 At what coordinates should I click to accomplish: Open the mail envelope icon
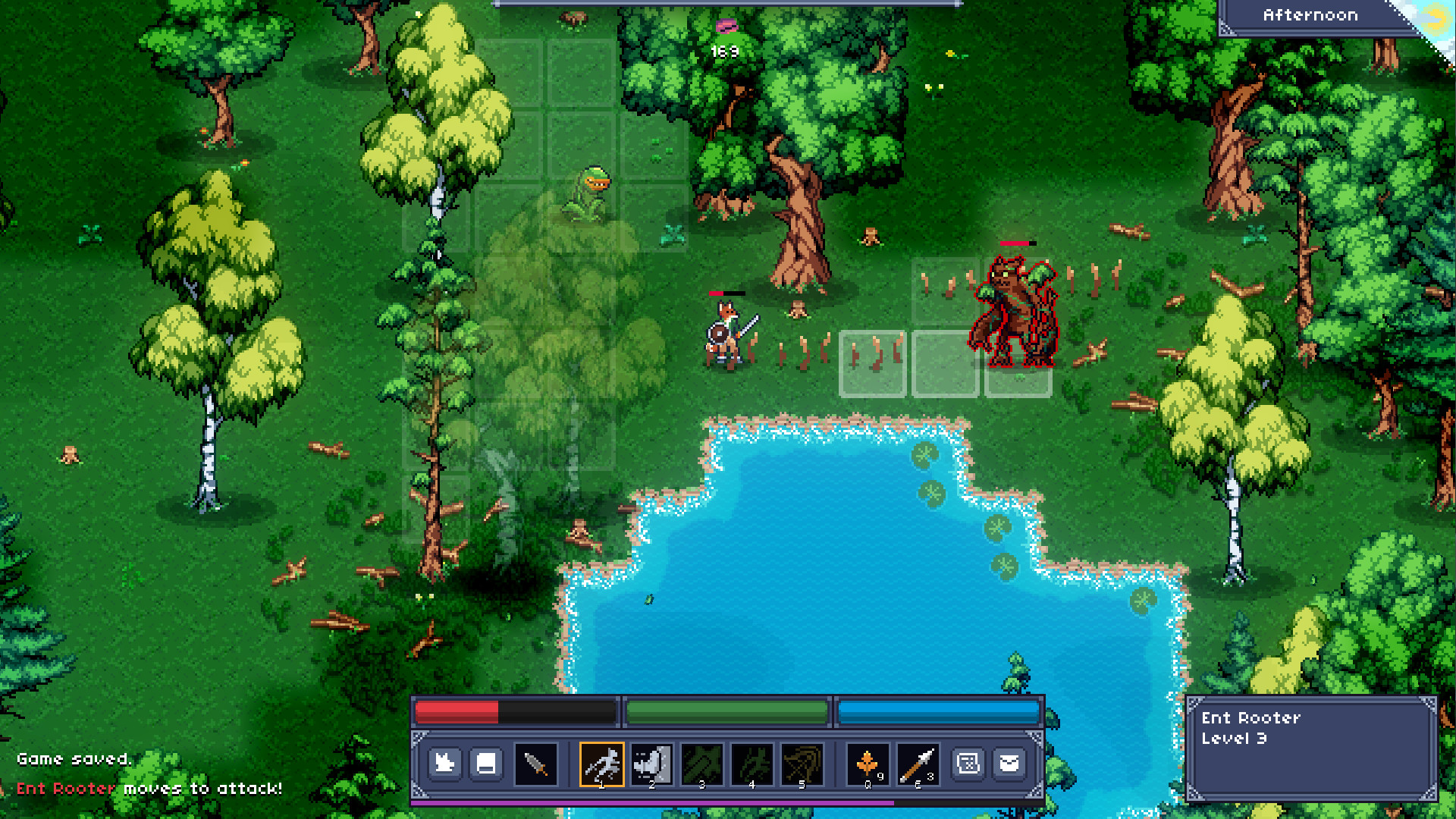click(x=1011, y=763)
